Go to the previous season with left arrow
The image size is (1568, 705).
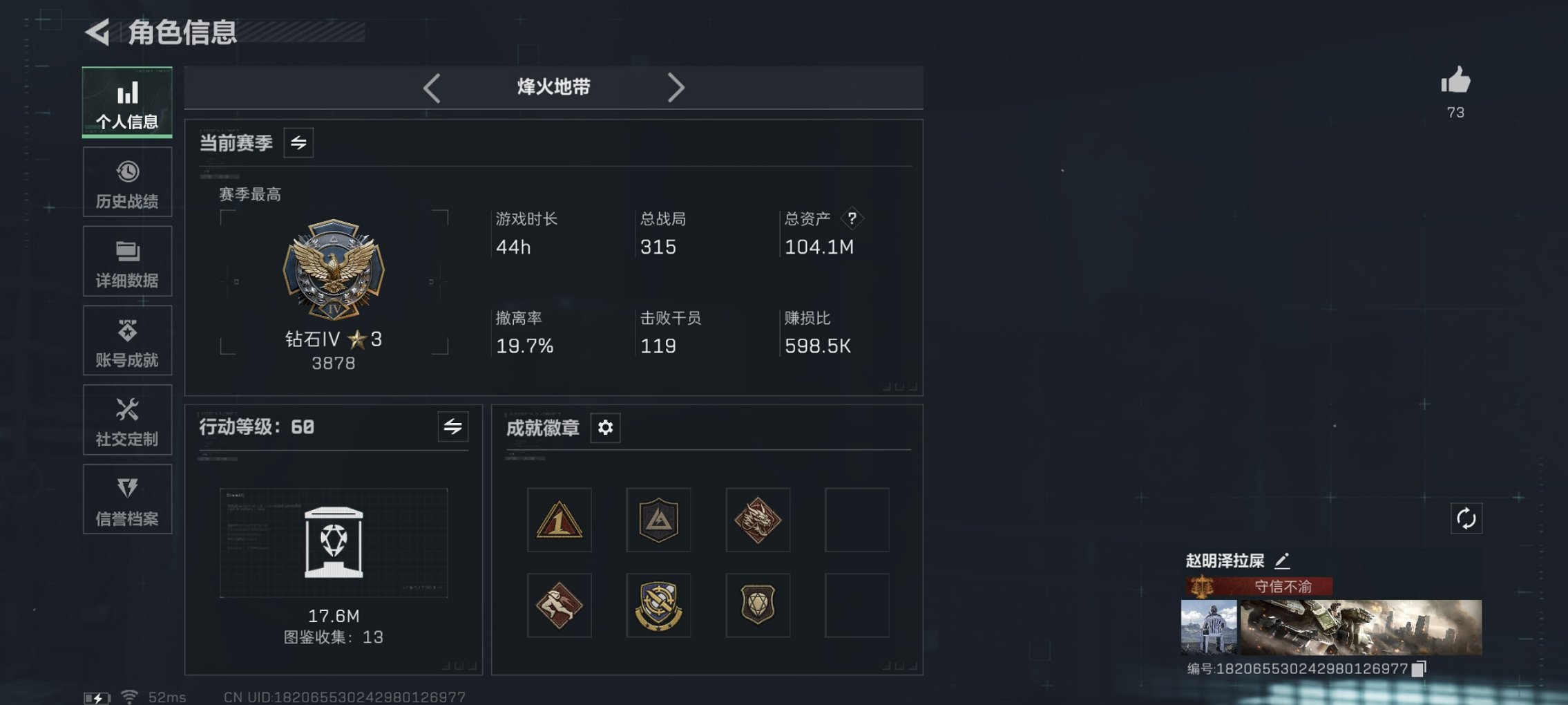[432, 87]
